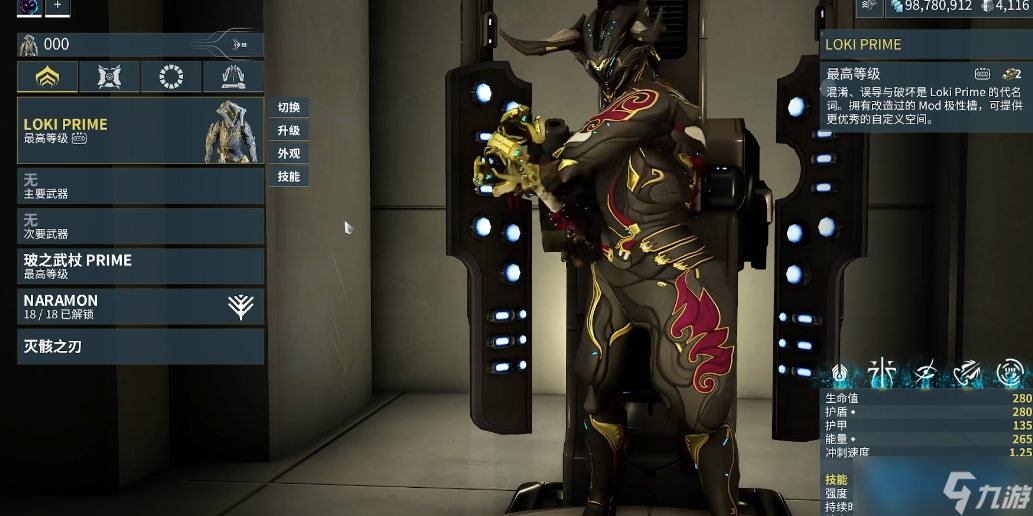
Task: Switch to the sentinel companion tab
Action: click(109, 76)
